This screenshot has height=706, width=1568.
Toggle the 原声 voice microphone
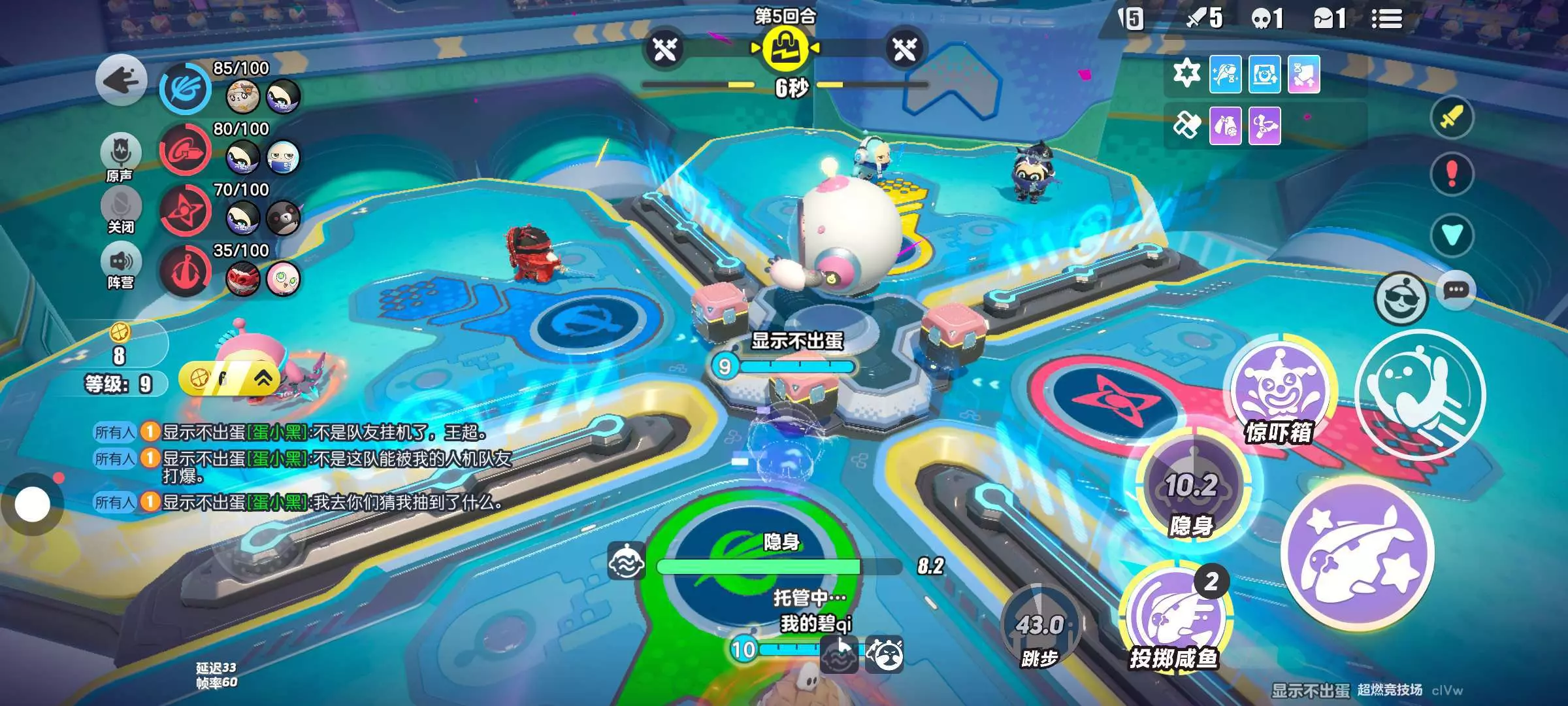pos(120,152)
